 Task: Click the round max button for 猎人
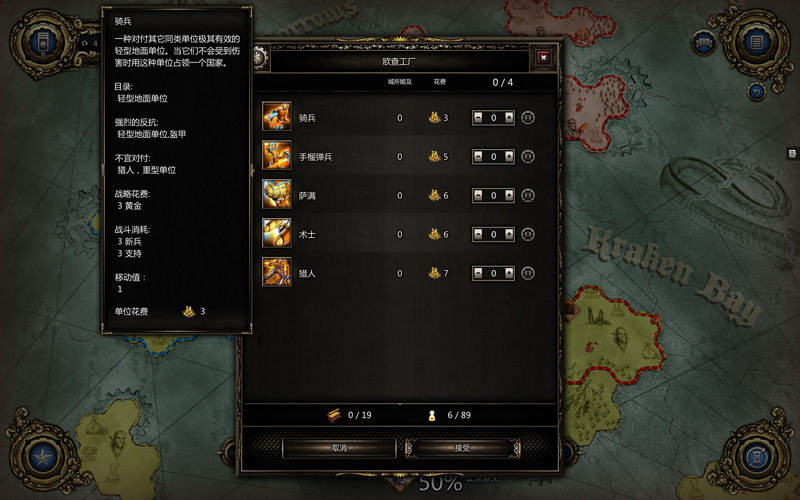tap(528, 273)
